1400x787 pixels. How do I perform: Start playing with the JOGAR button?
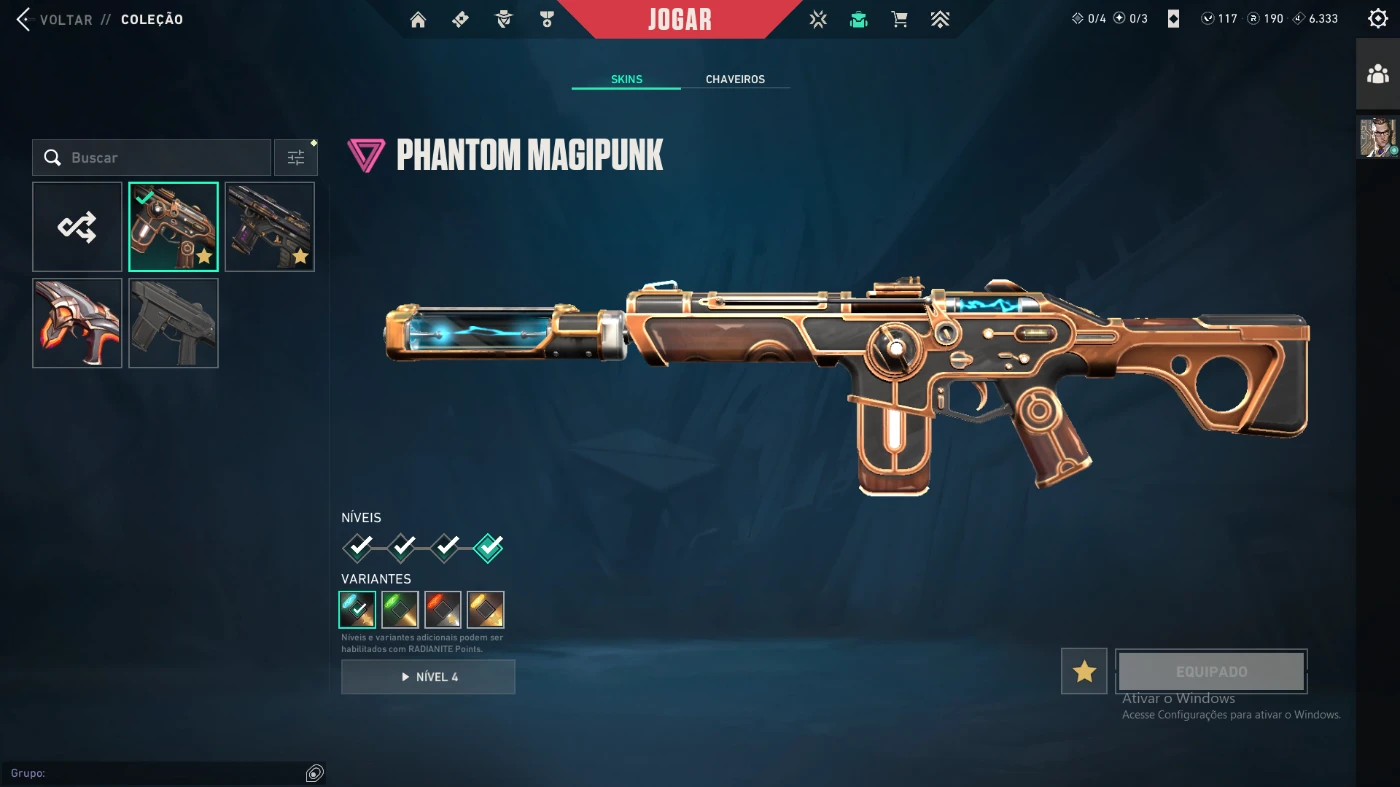click(x=679, y=20)
